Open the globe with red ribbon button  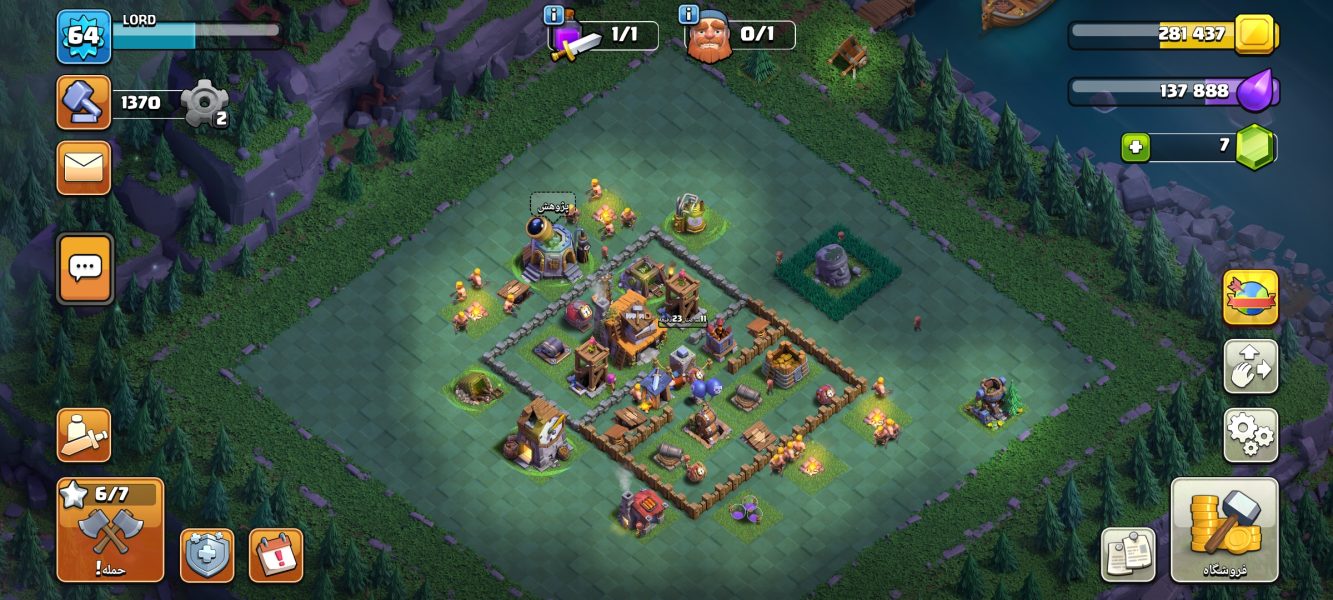[1250, 298]
